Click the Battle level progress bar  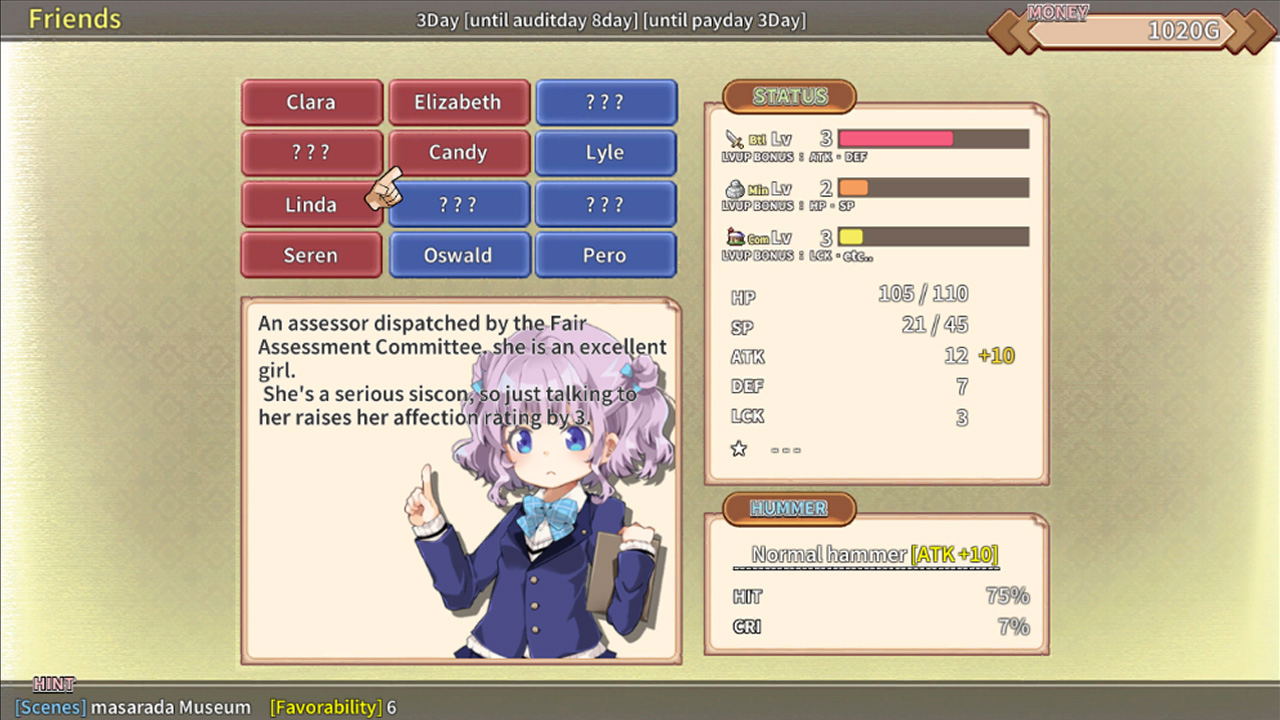(932, 138)
